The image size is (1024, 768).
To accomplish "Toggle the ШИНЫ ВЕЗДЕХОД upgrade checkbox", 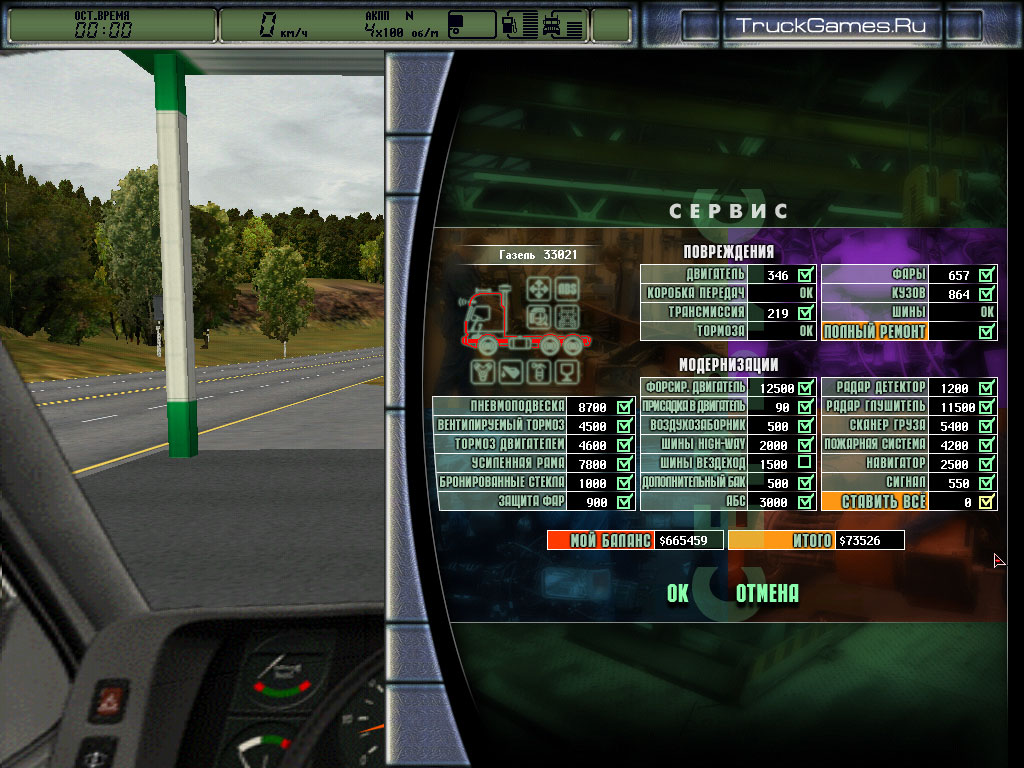I will (x=806, y=464).
